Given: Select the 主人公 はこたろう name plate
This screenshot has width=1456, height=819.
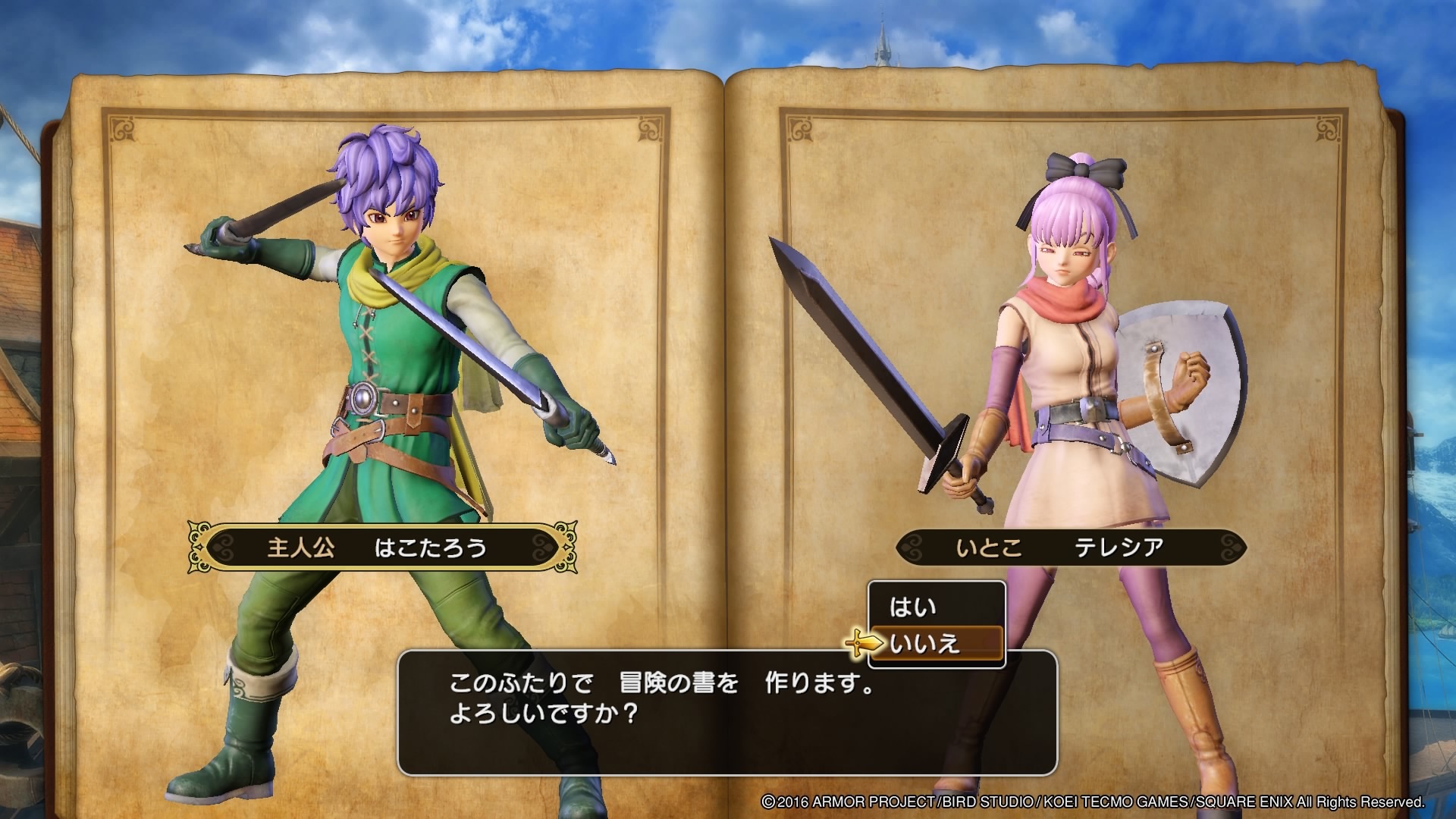Looking at the screenshot, I should coord(377,548).
